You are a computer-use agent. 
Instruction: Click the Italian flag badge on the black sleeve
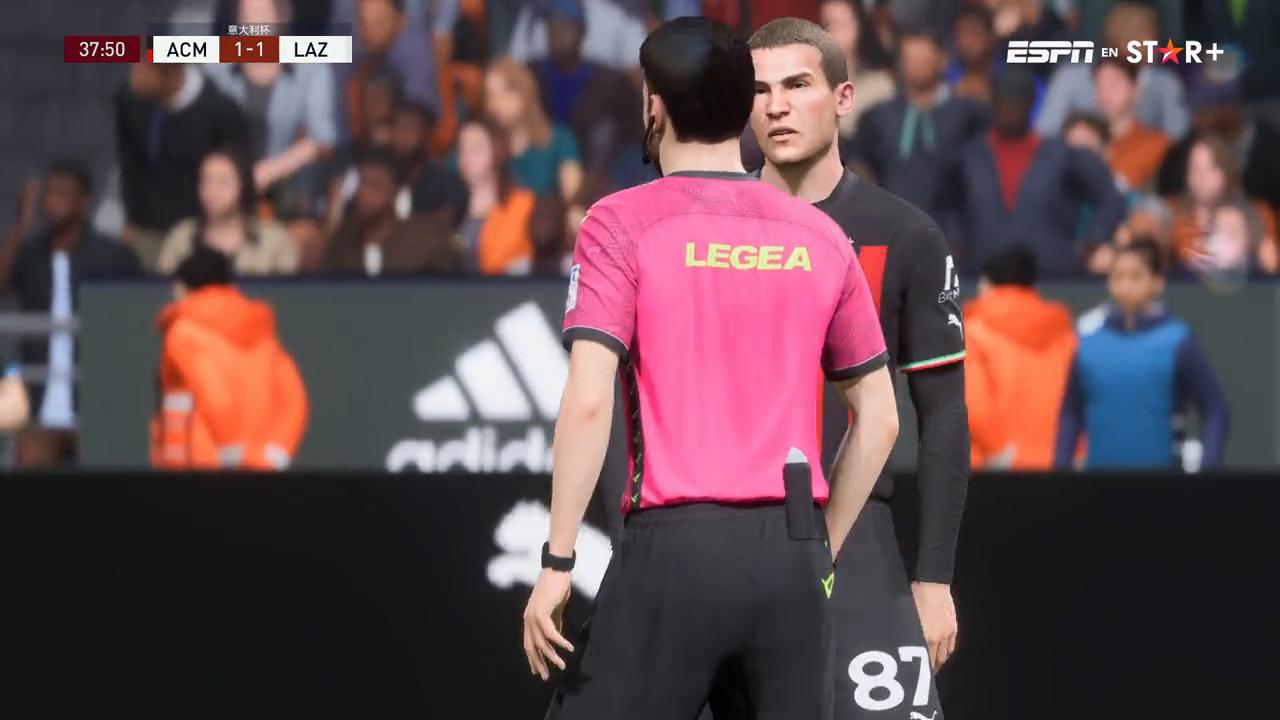[936, 360]
